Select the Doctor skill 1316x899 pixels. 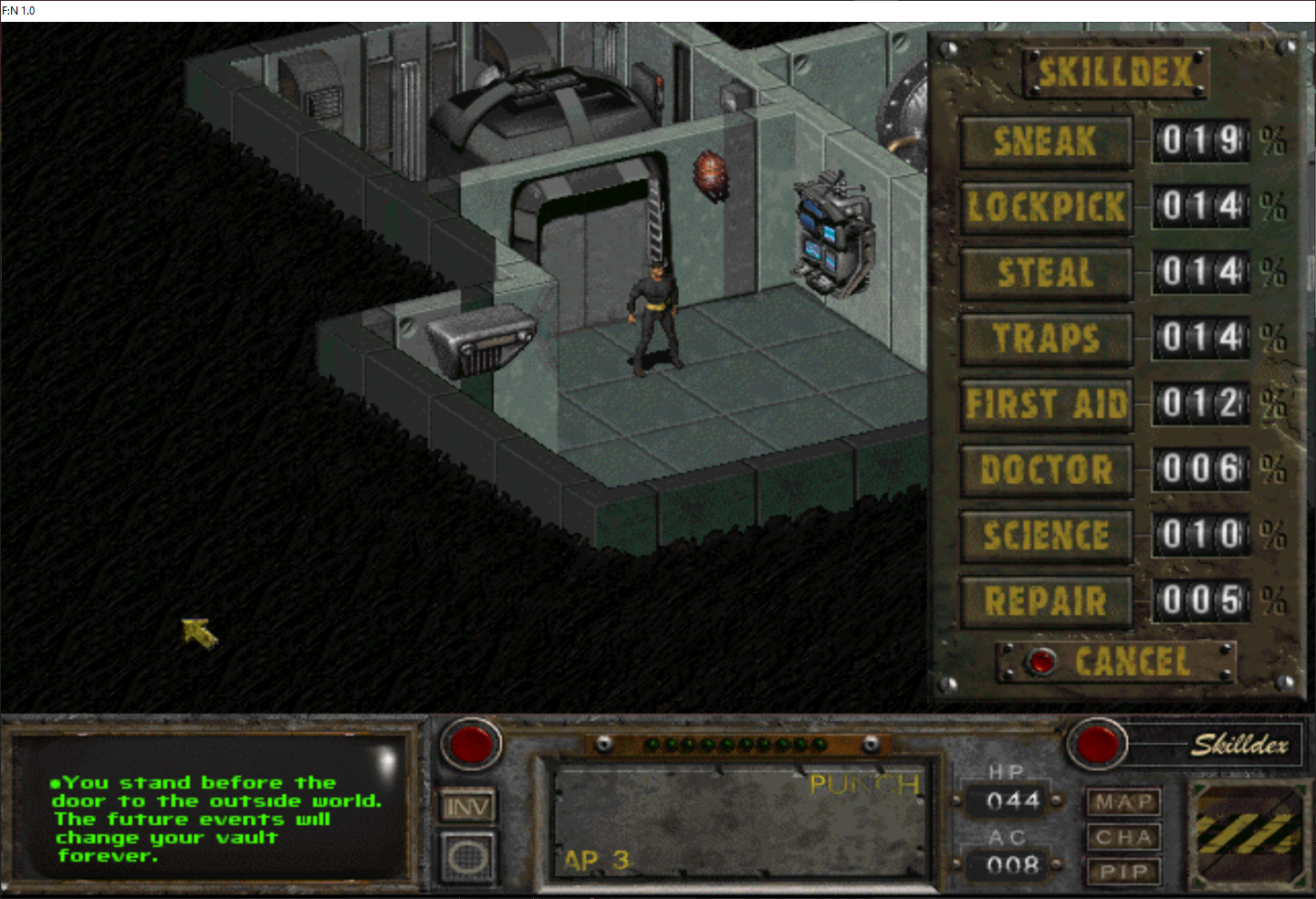click(x=1046, y=470)
